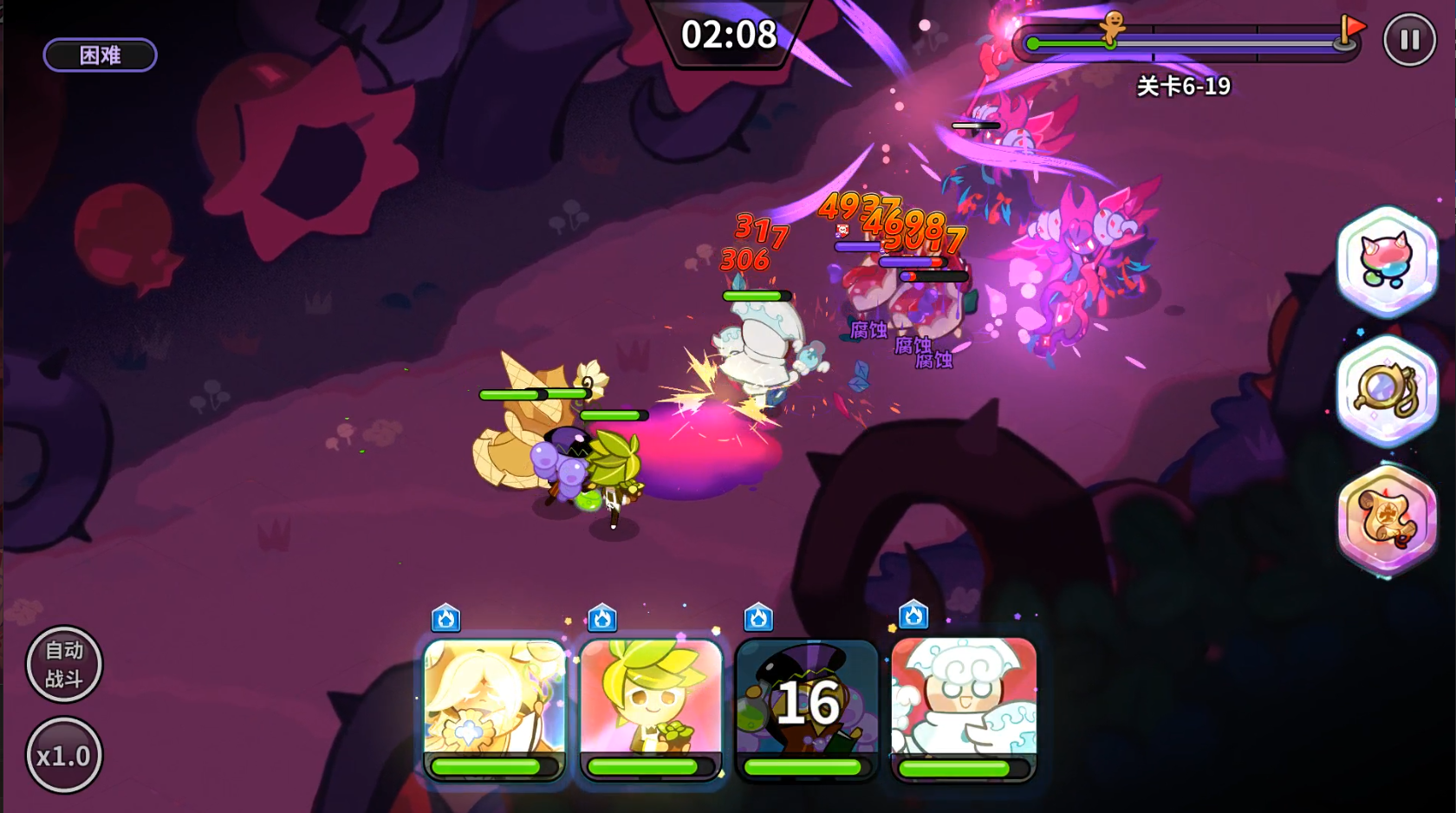Toggle the auto battle button

point(64,664)
